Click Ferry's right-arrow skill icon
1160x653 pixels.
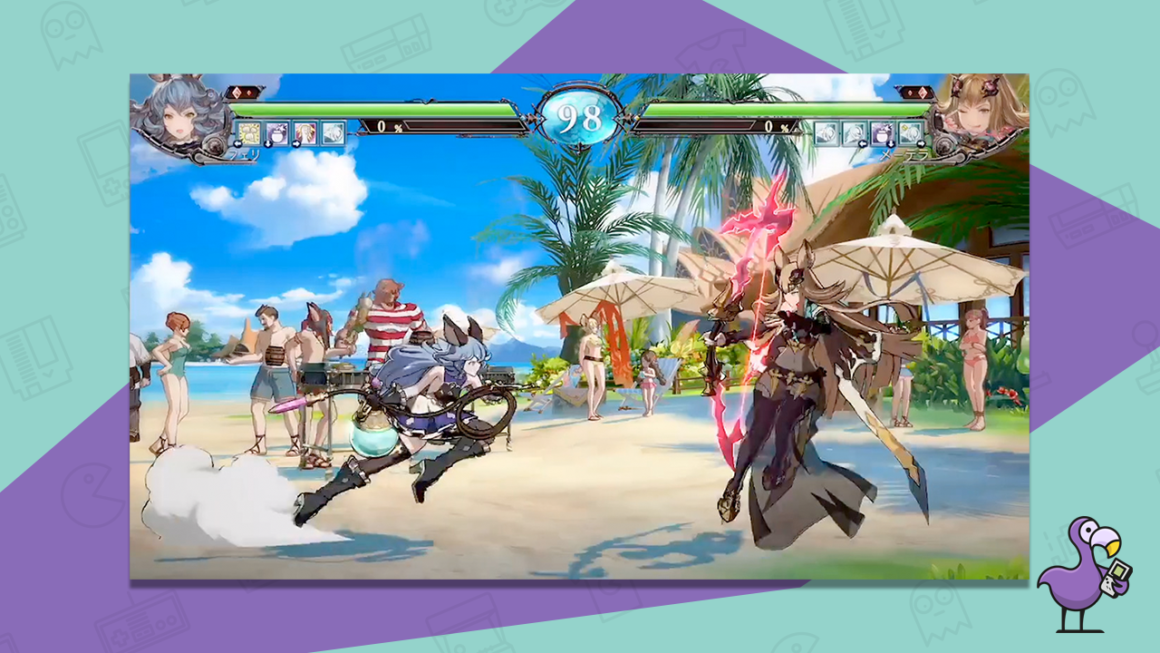305,133
